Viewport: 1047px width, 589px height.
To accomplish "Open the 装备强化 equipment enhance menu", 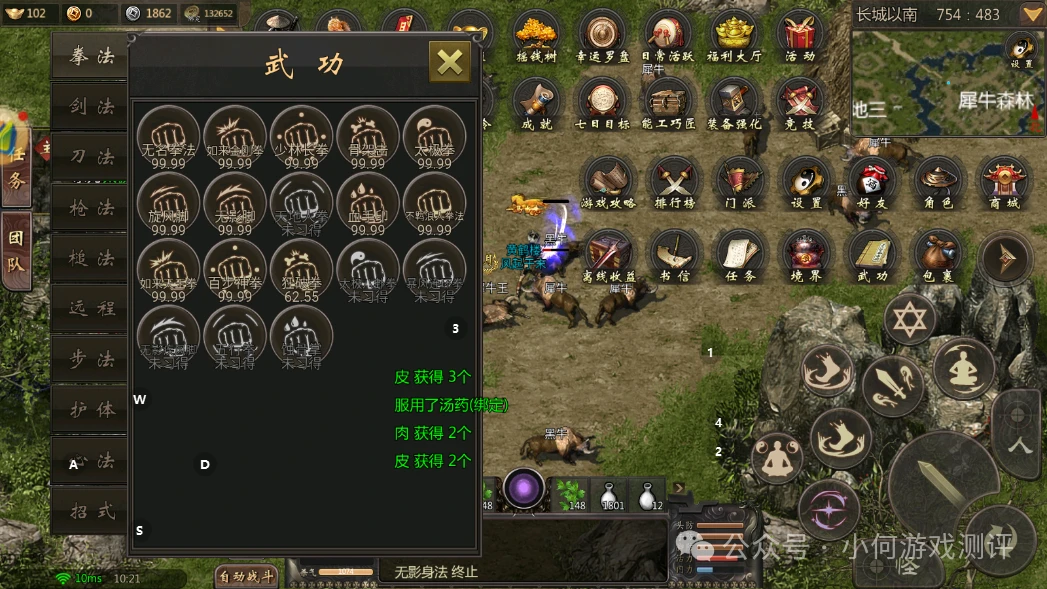I will [x=734, y=104].
